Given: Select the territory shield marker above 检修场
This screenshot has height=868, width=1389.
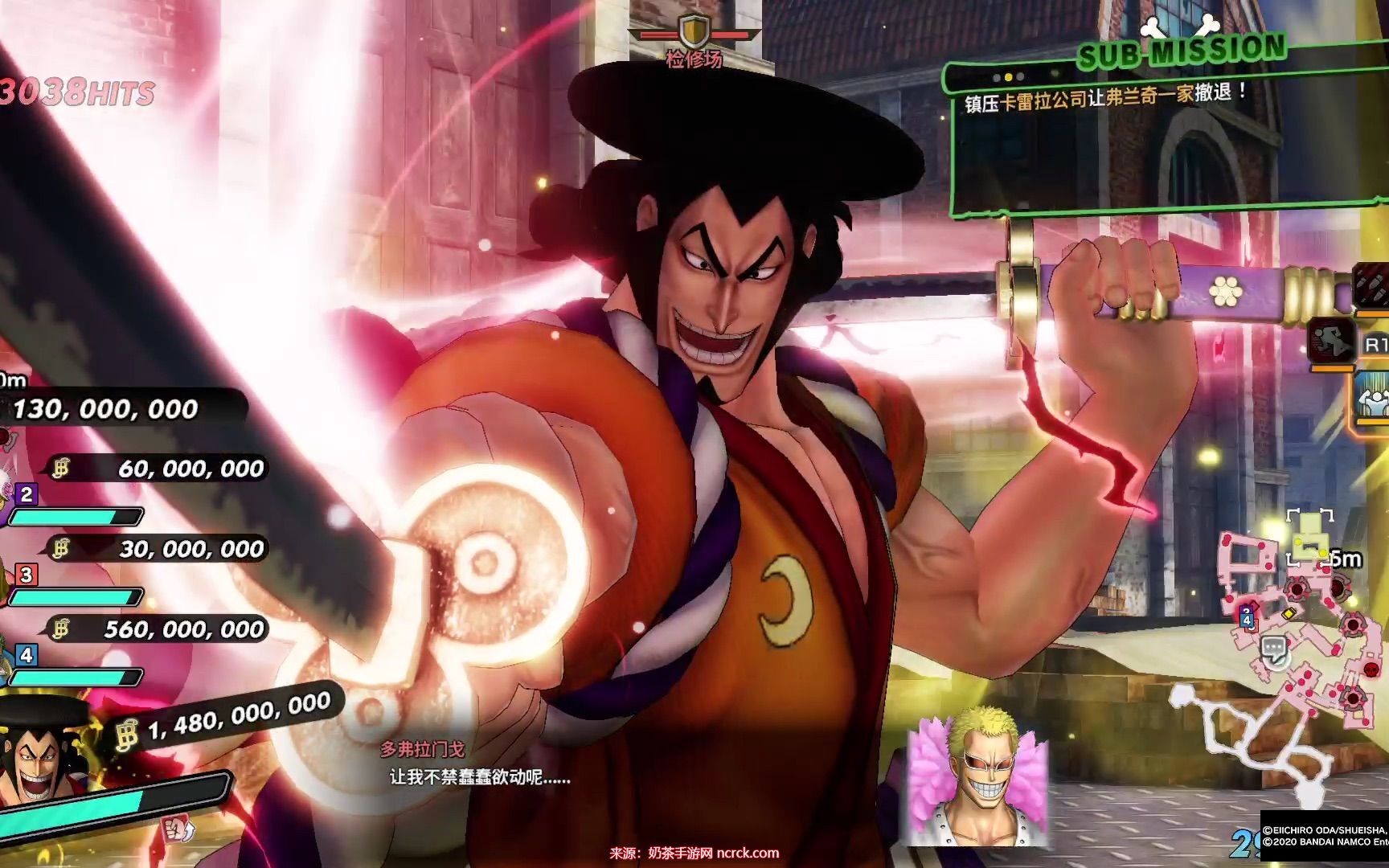Looking at the screenshot, I should coord(693,32).
